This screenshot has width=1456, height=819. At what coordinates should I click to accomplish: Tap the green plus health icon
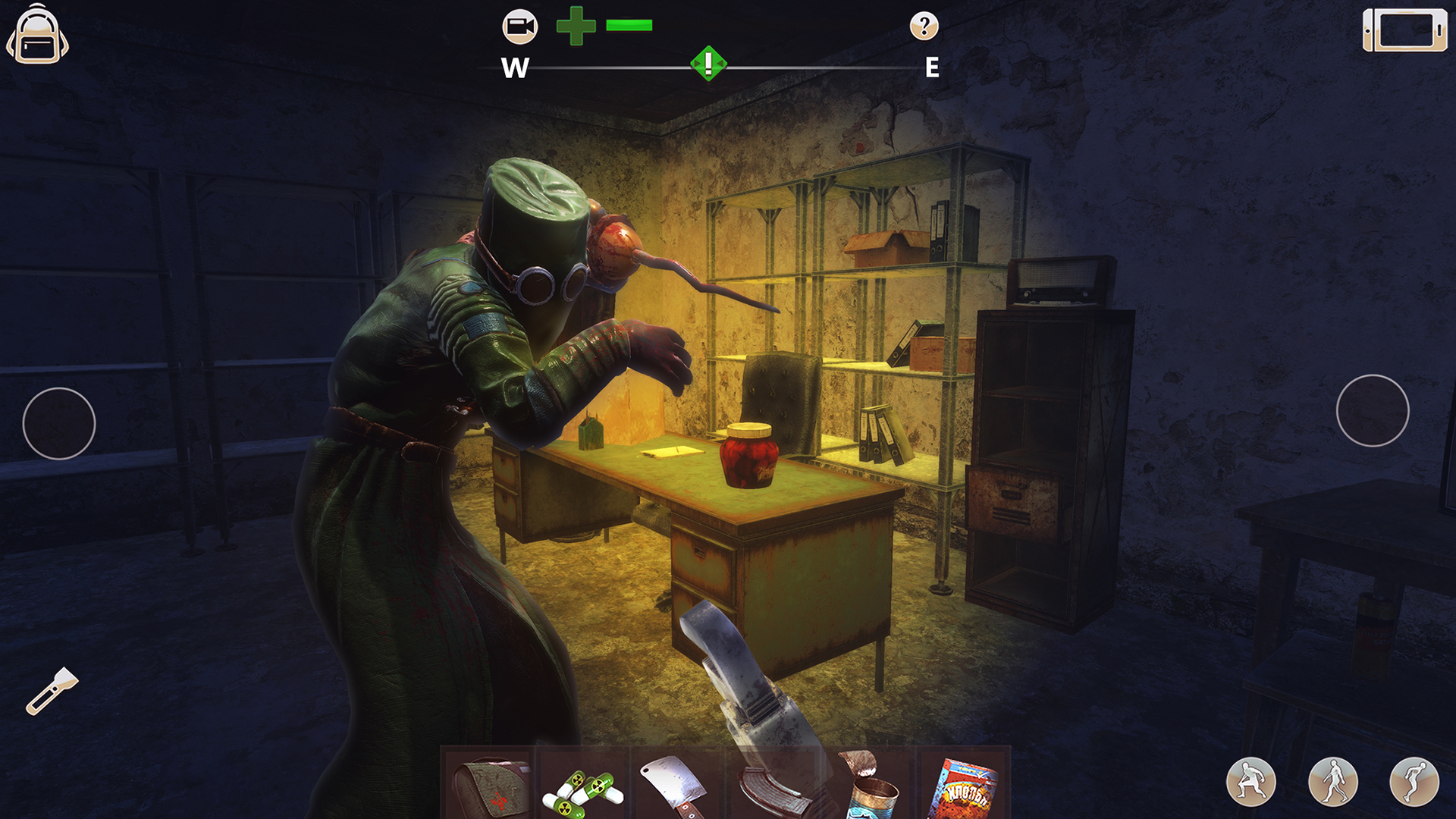tap(575, 27)
